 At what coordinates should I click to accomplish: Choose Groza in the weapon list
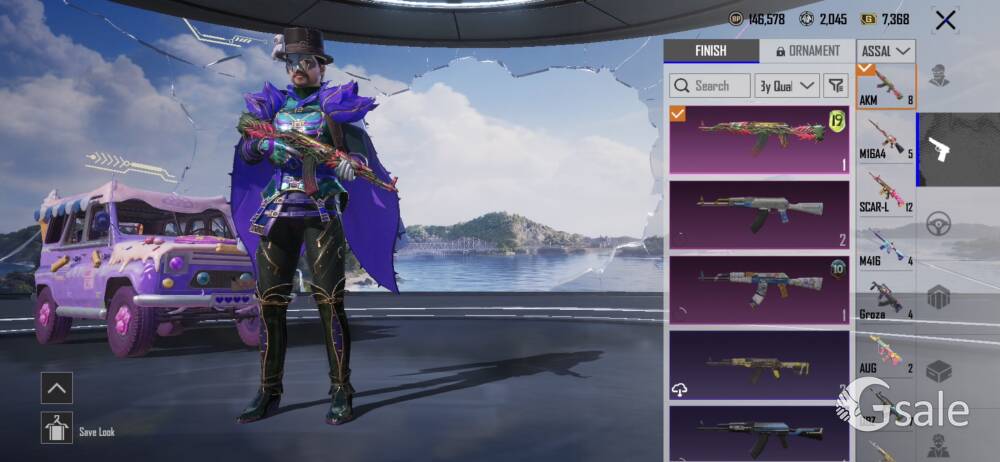[886, 299]
